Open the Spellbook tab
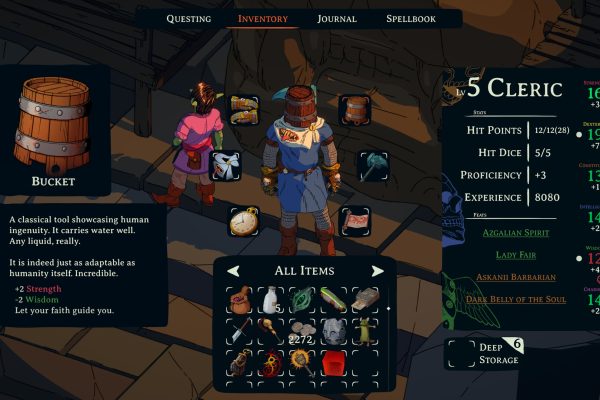Image resolution: width=600 pixels, height=400 pixels. point(411,18)
